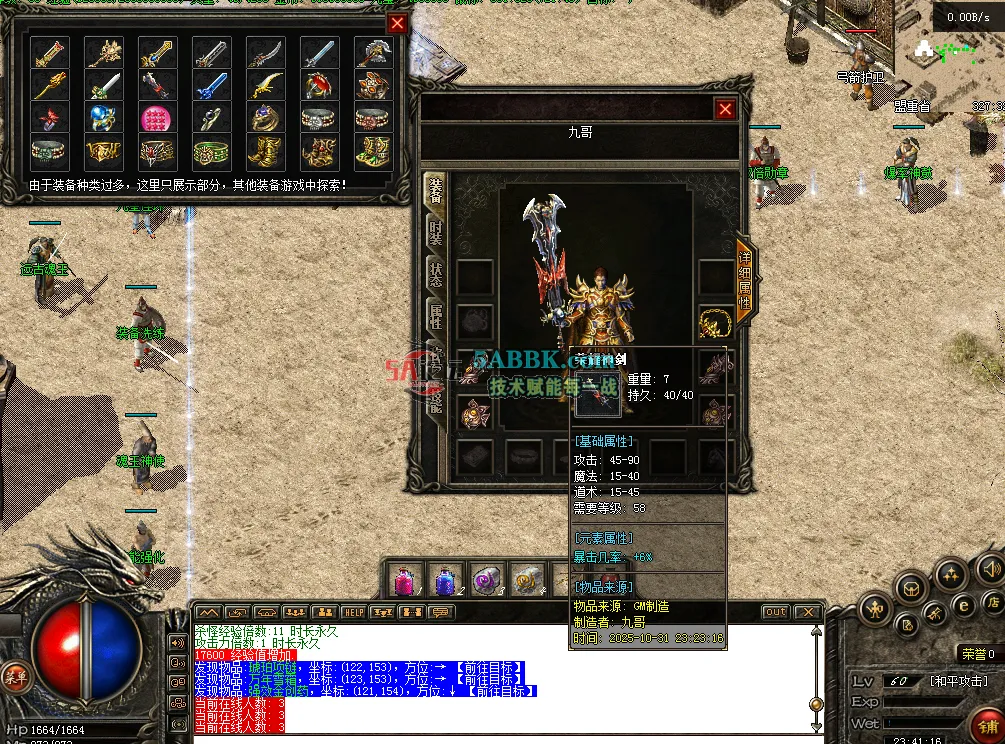Click the OUT button above chat
The width and height of the screenshot is (1005, 744).
tap(775, 612)
